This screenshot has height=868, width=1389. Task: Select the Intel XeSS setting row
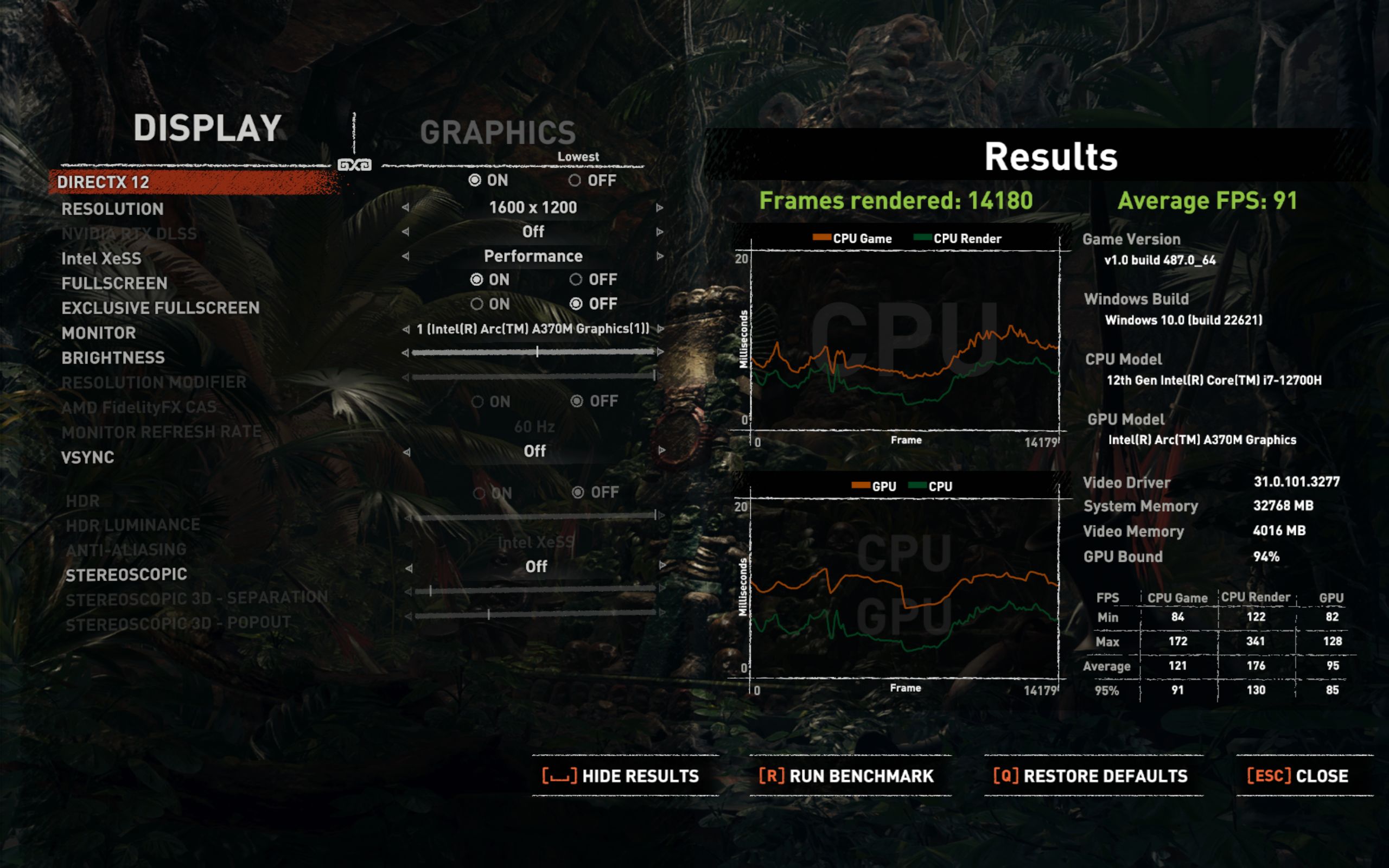click(101, 259)
